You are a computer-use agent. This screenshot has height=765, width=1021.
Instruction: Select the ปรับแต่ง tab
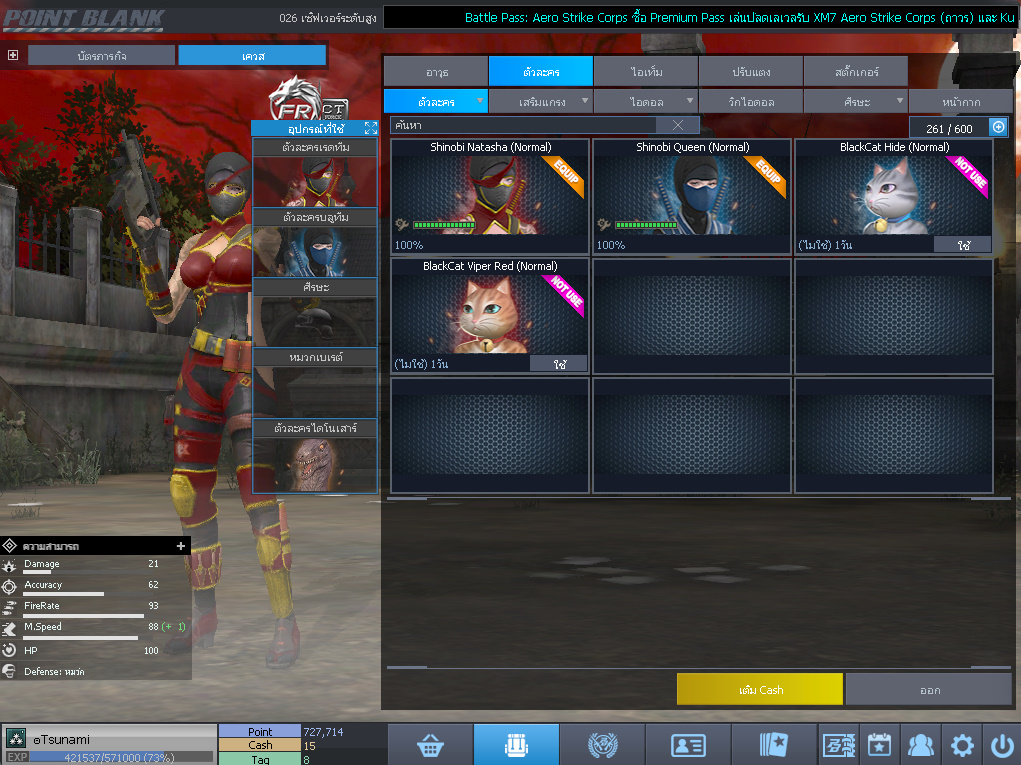(x=750, y=72)
